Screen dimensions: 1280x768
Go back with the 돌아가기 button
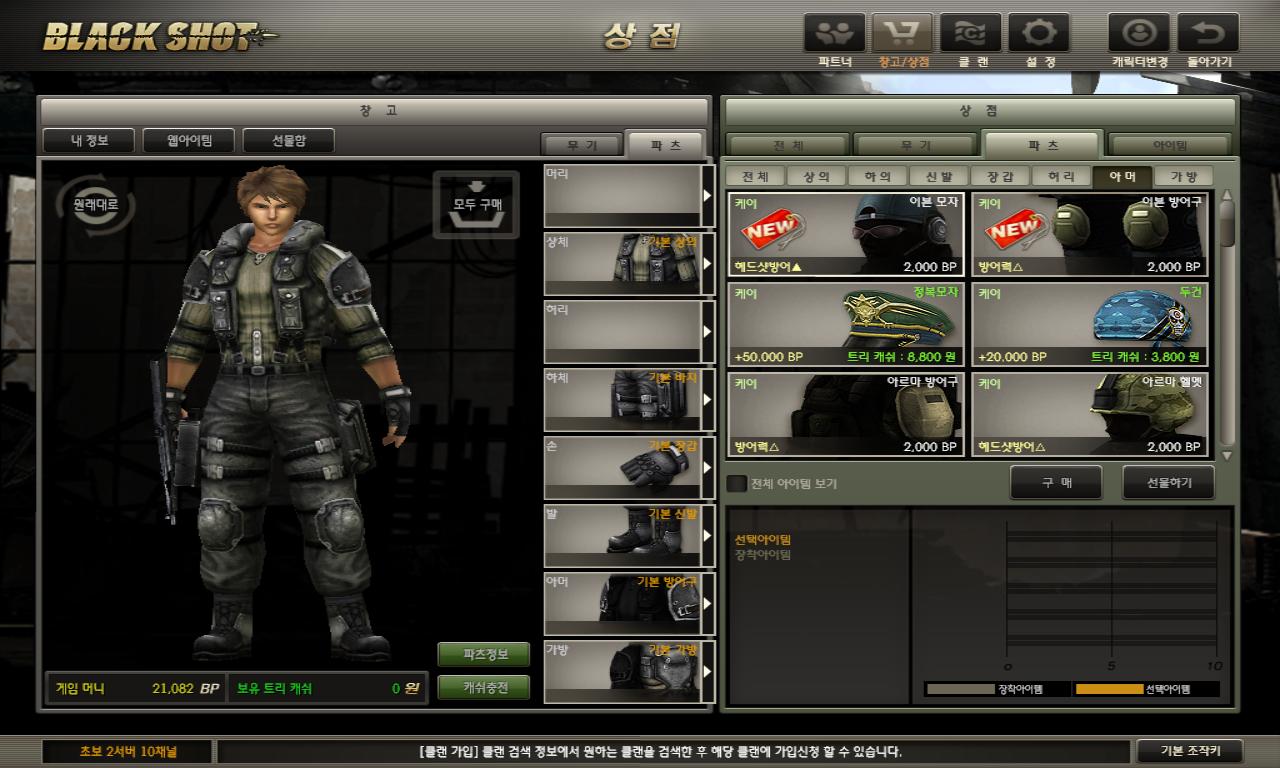click(x=1208, y=34)
